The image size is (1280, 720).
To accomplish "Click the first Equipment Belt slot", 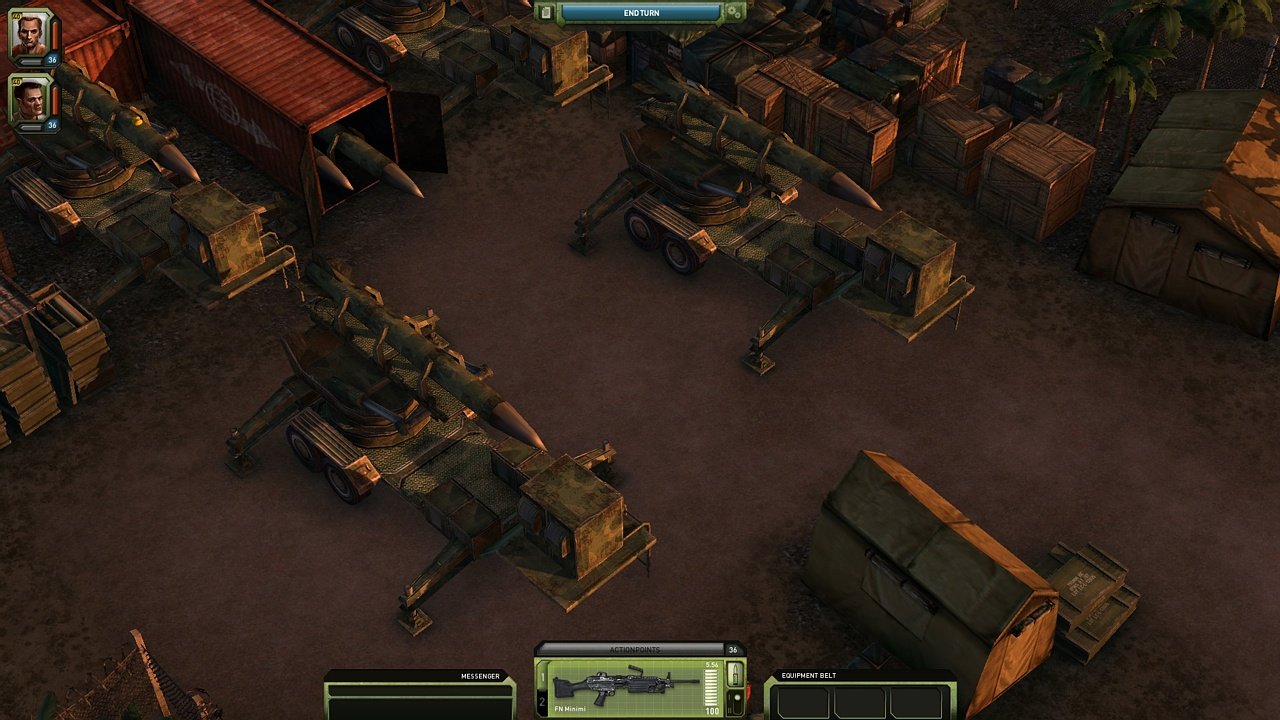I will point(803,702).
